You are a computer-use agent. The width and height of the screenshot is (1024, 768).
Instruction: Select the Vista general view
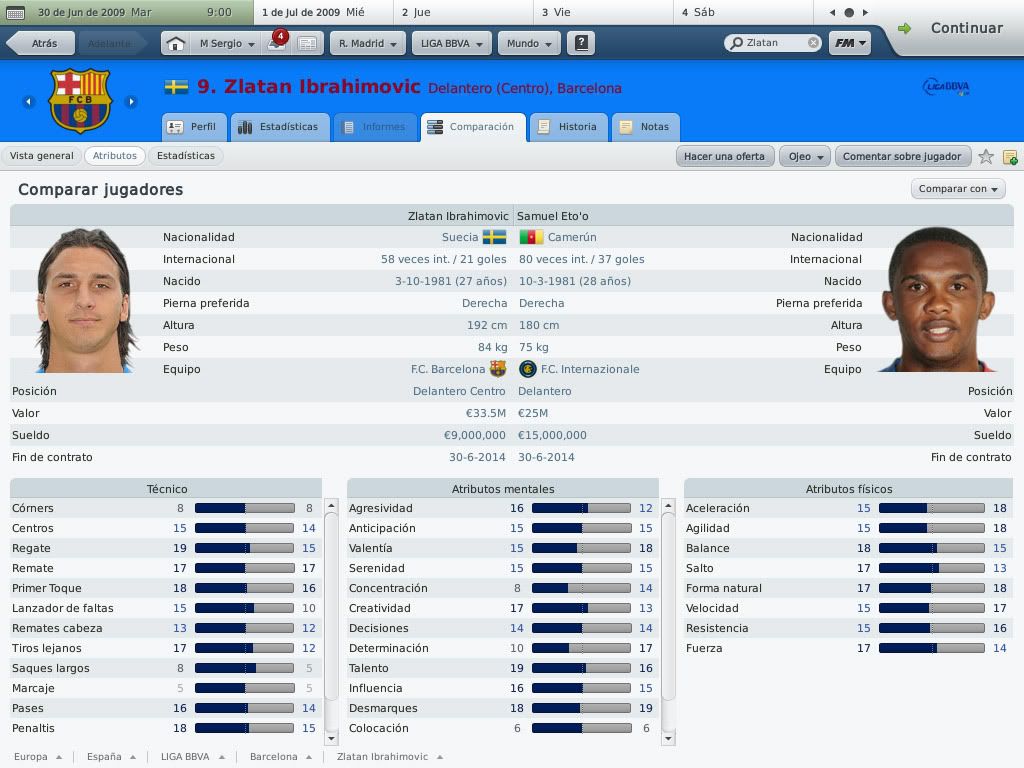(x=42, y=156)
